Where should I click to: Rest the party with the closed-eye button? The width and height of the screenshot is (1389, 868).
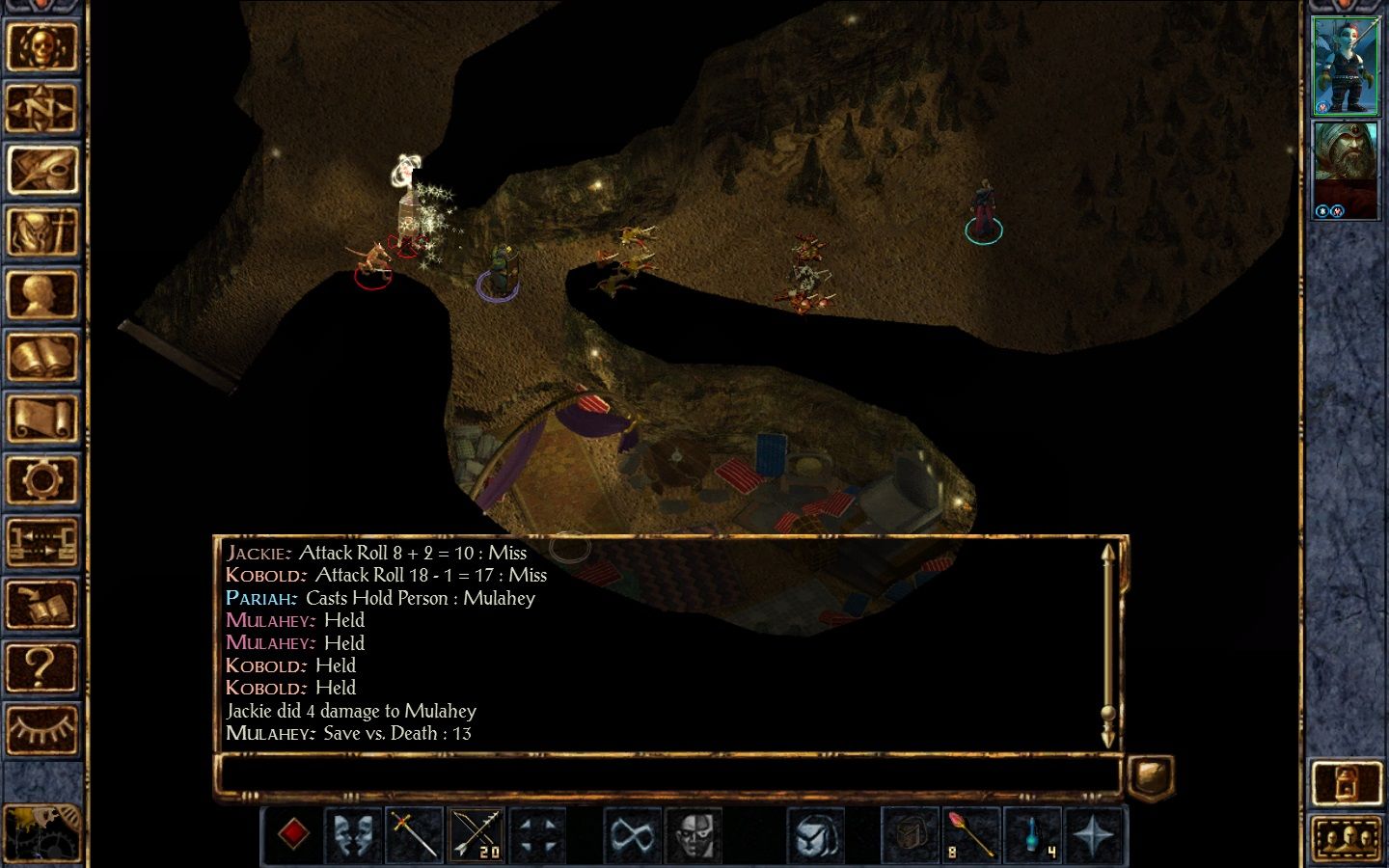click(x=41, y=728)
